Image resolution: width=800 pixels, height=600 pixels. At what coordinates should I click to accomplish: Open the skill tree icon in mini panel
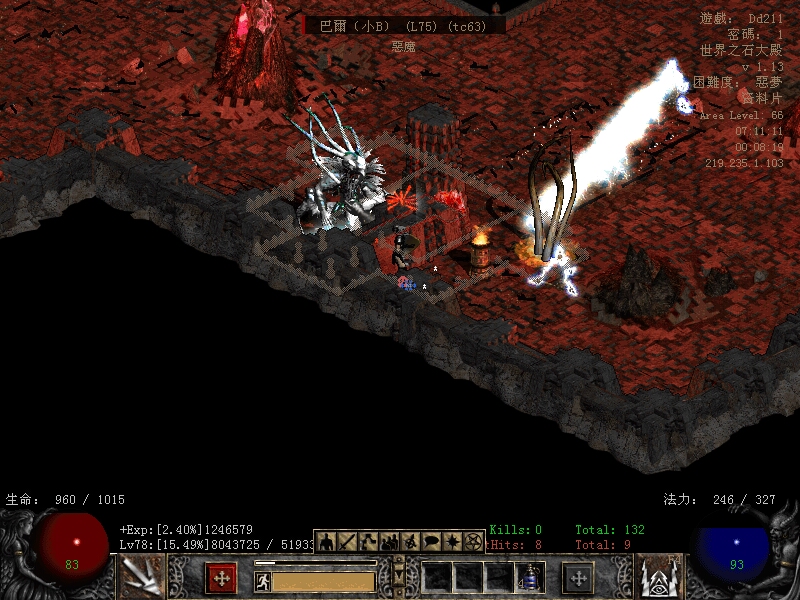[368, 541]
